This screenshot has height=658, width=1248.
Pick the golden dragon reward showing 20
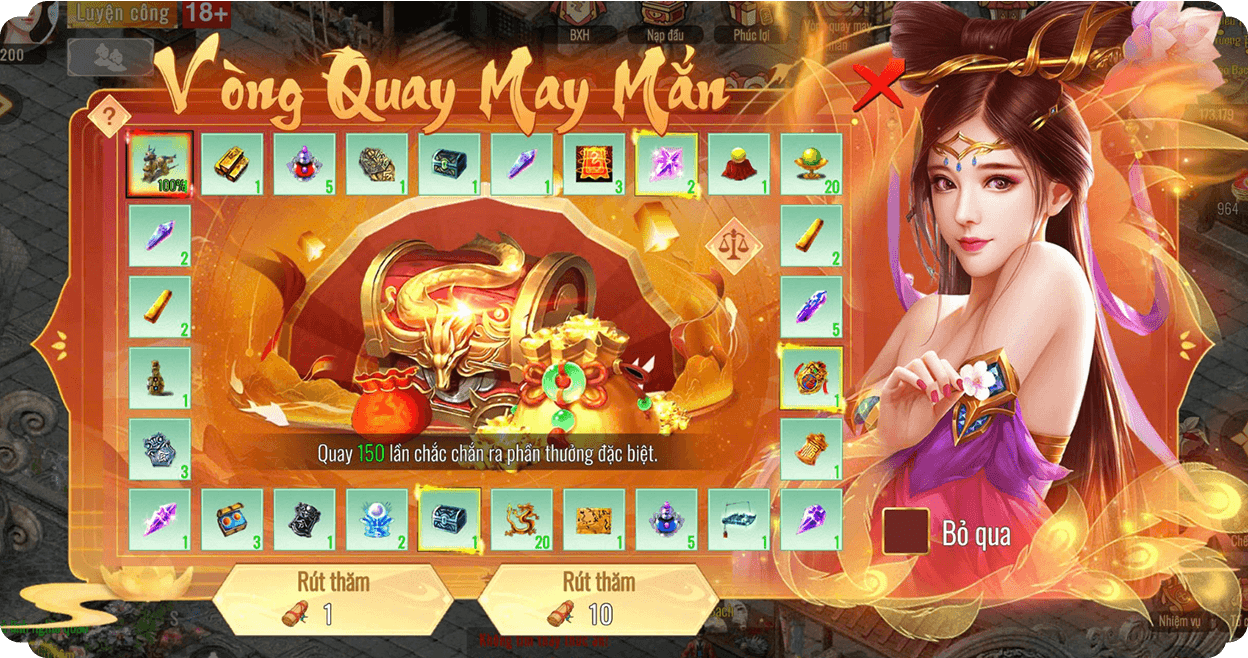click(521, 520)
